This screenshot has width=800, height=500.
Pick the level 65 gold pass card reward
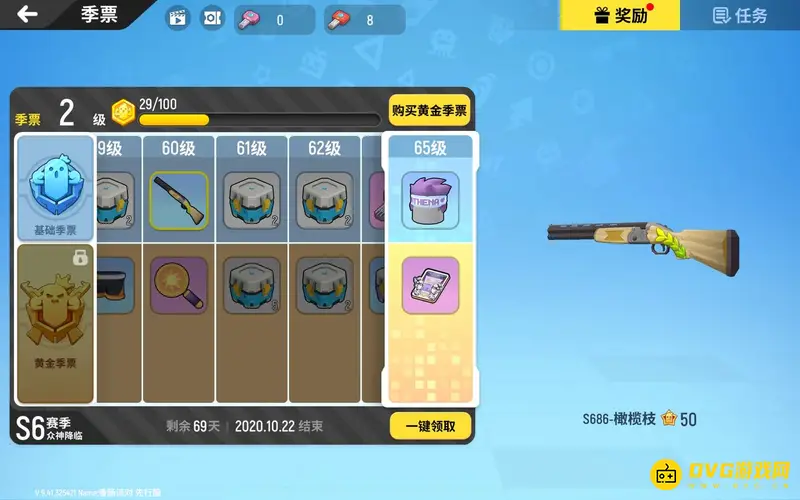(430, 285)
